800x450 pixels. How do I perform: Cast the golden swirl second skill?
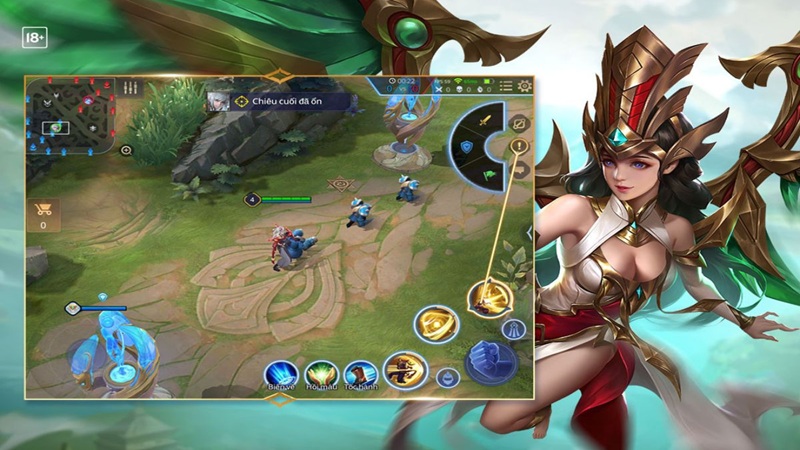(437, 323)
